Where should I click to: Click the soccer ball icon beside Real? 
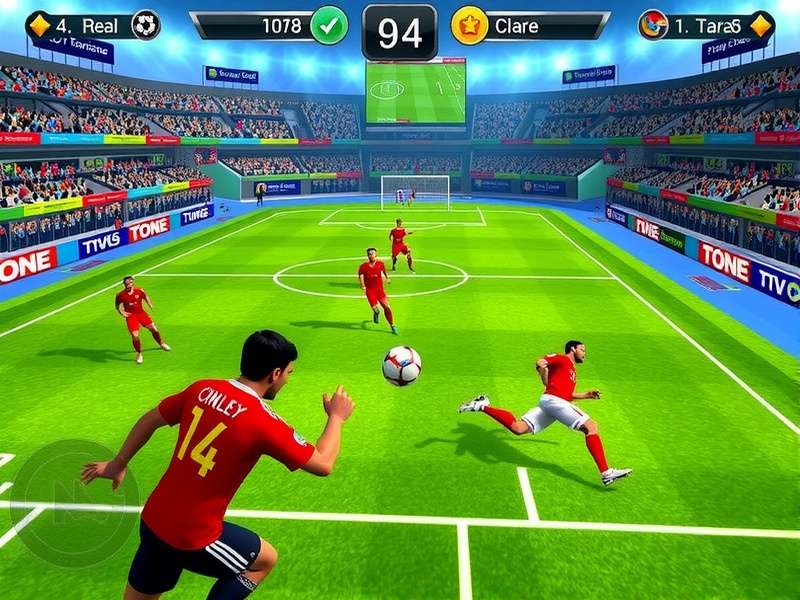146,25
